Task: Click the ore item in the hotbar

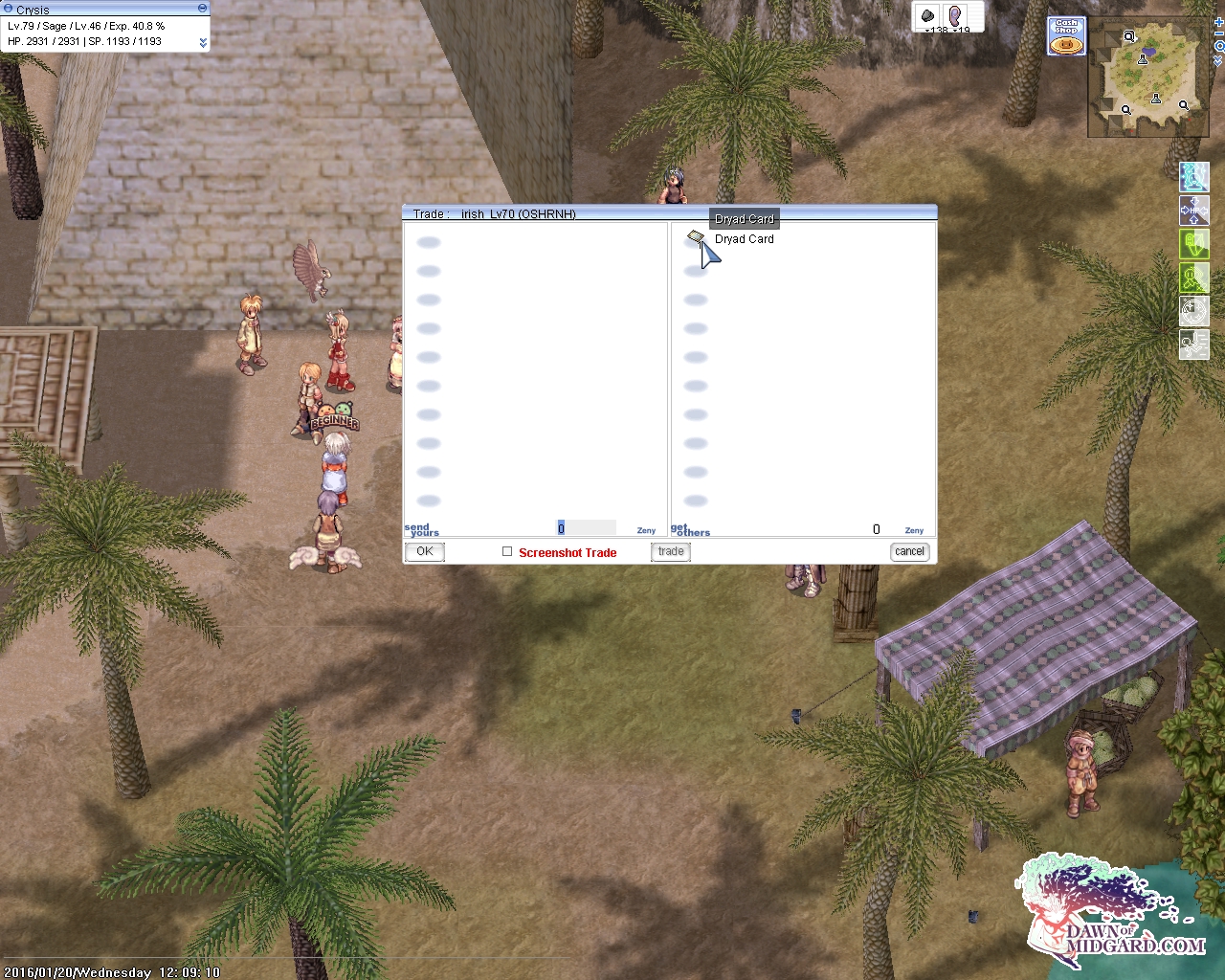Action: point(926,16)
